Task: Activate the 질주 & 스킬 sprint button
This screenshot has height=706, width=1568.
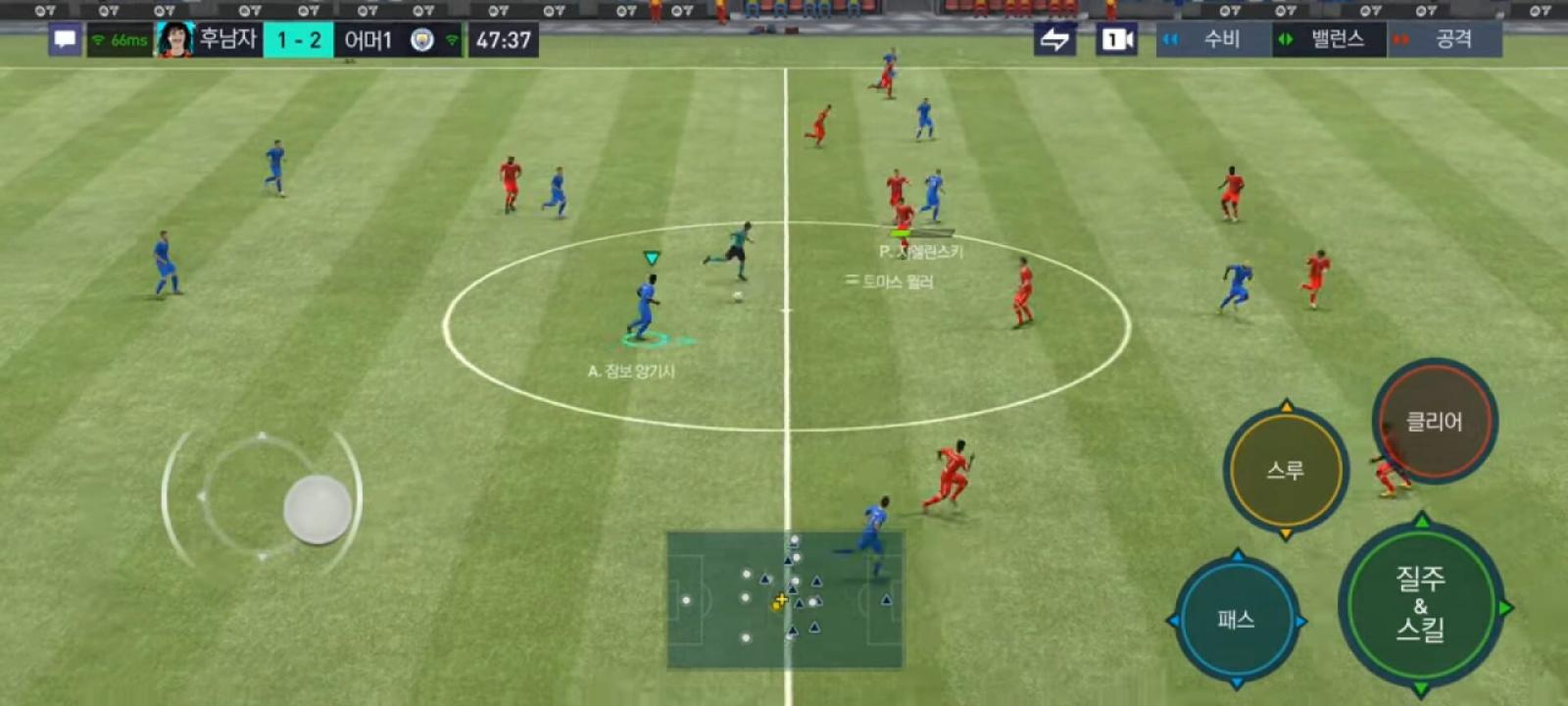Action: [1420, 604]
